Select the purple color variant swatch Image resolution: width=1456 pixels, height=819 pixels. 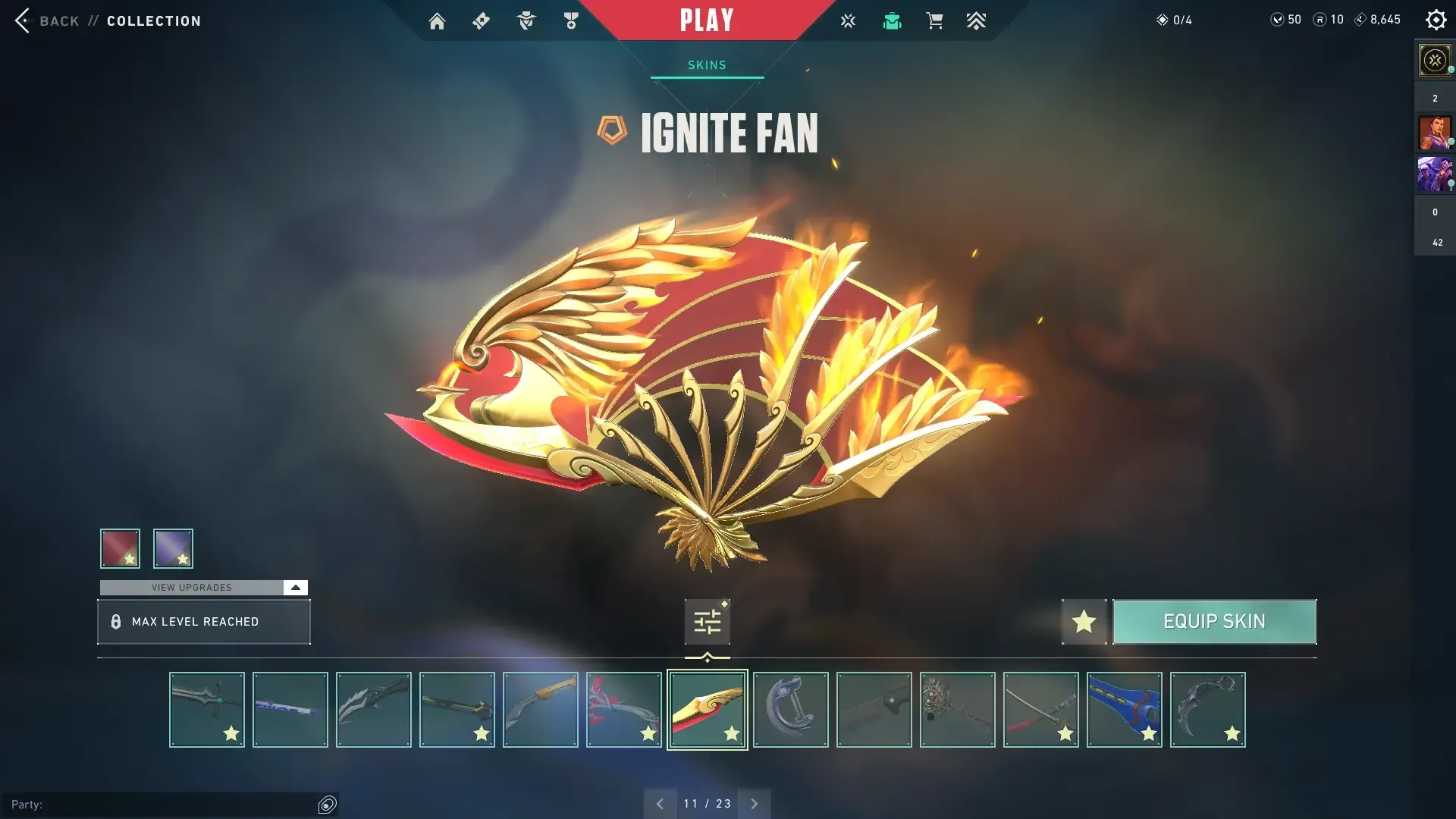click(172, 548)
